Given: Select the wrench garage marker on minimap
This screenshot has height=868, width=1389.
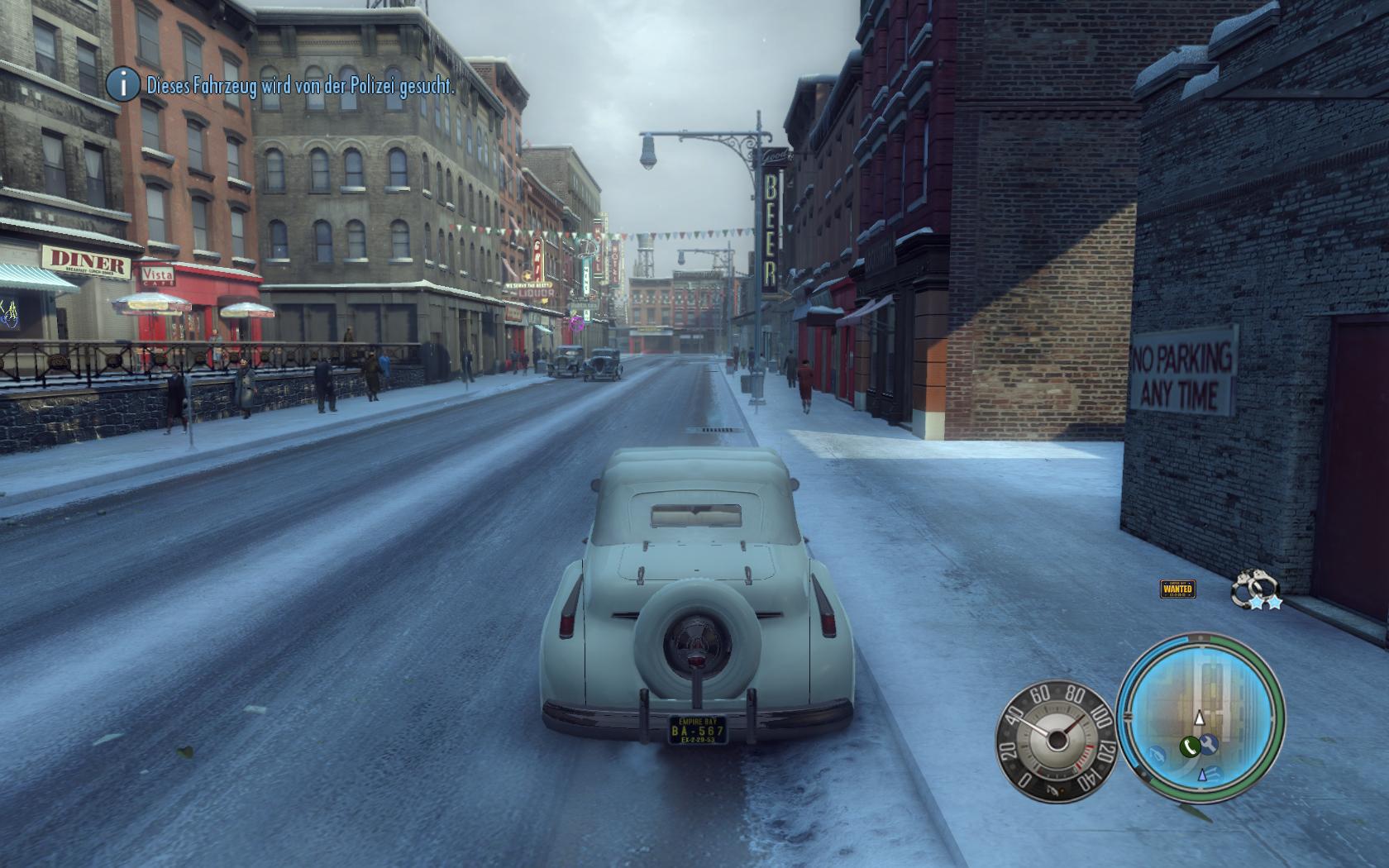Looking at the screenshot, I should (1209, 744).
